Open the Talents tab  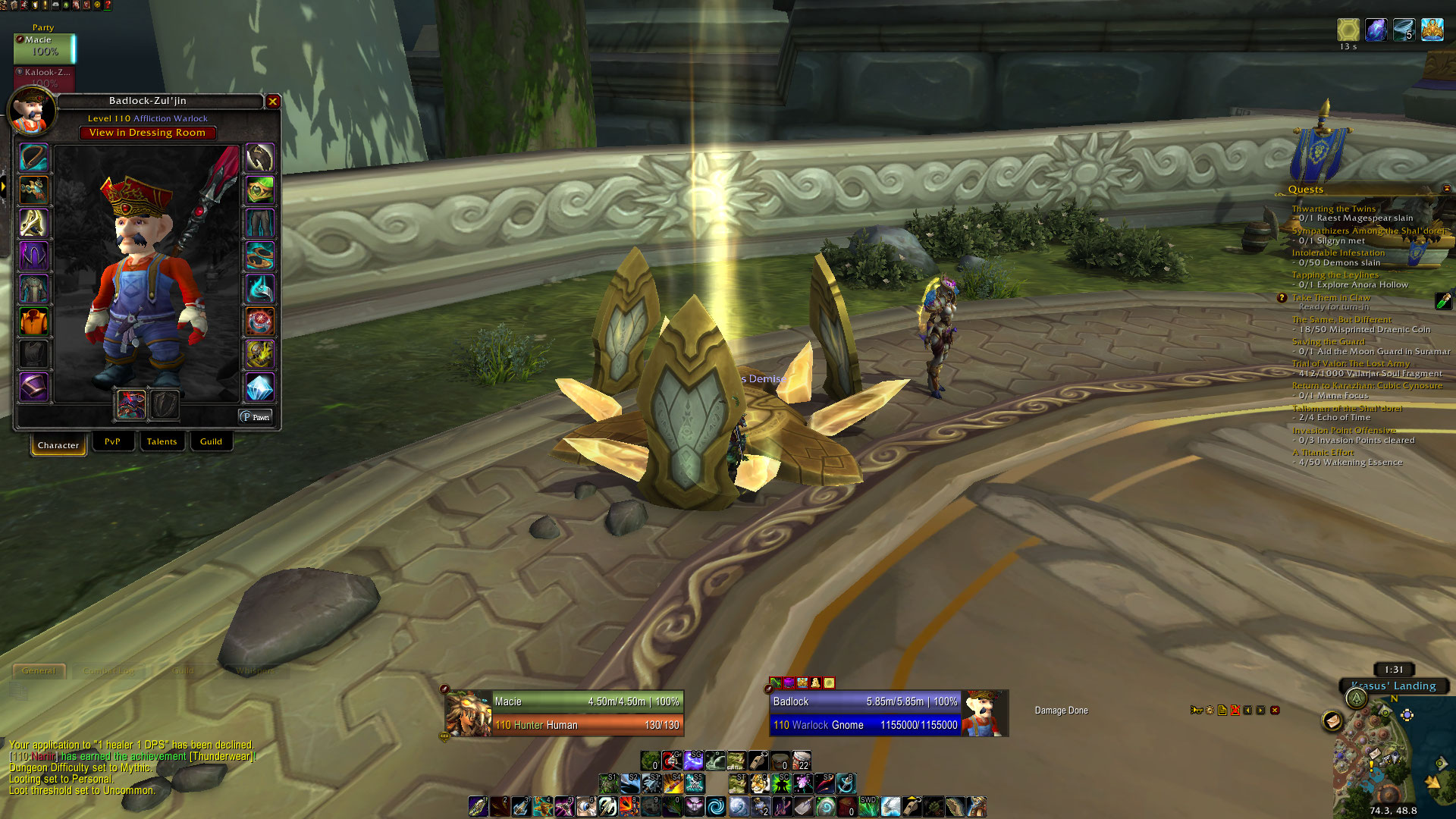pyautogui.click(x=162, y=441)
